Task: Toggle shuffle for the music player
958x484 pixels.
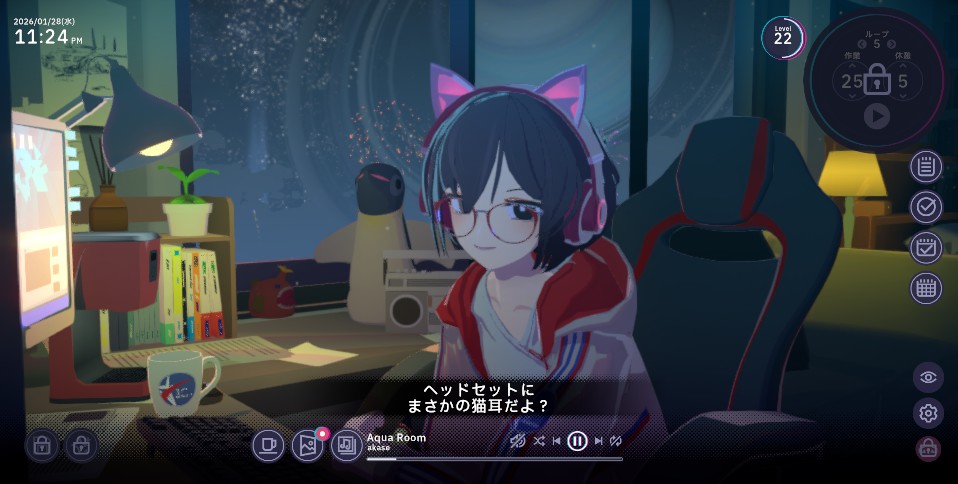Action: pyautogui.click(x=539, y=441)
